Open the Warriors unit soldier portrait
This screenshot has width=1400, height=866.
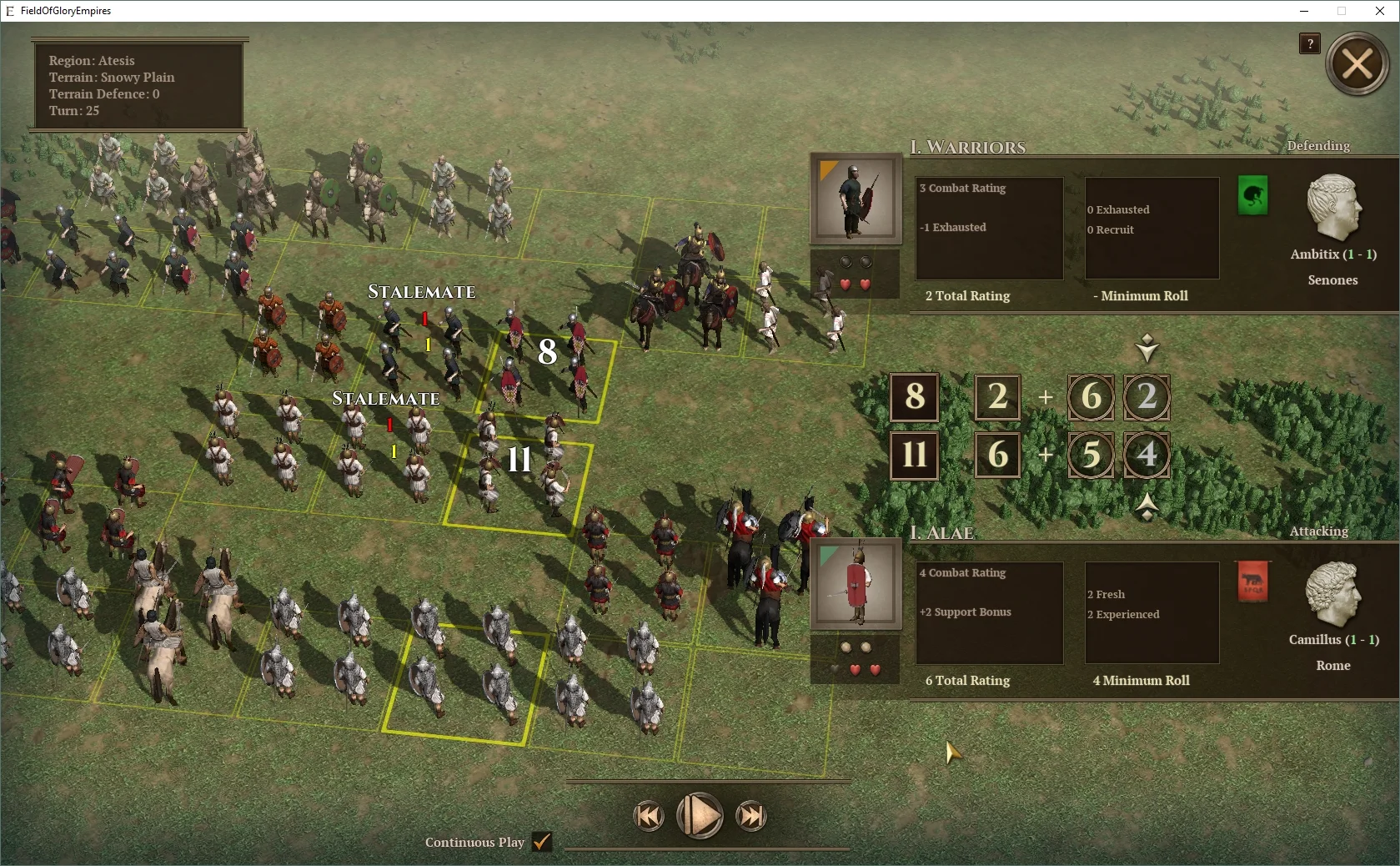(855, 200)
